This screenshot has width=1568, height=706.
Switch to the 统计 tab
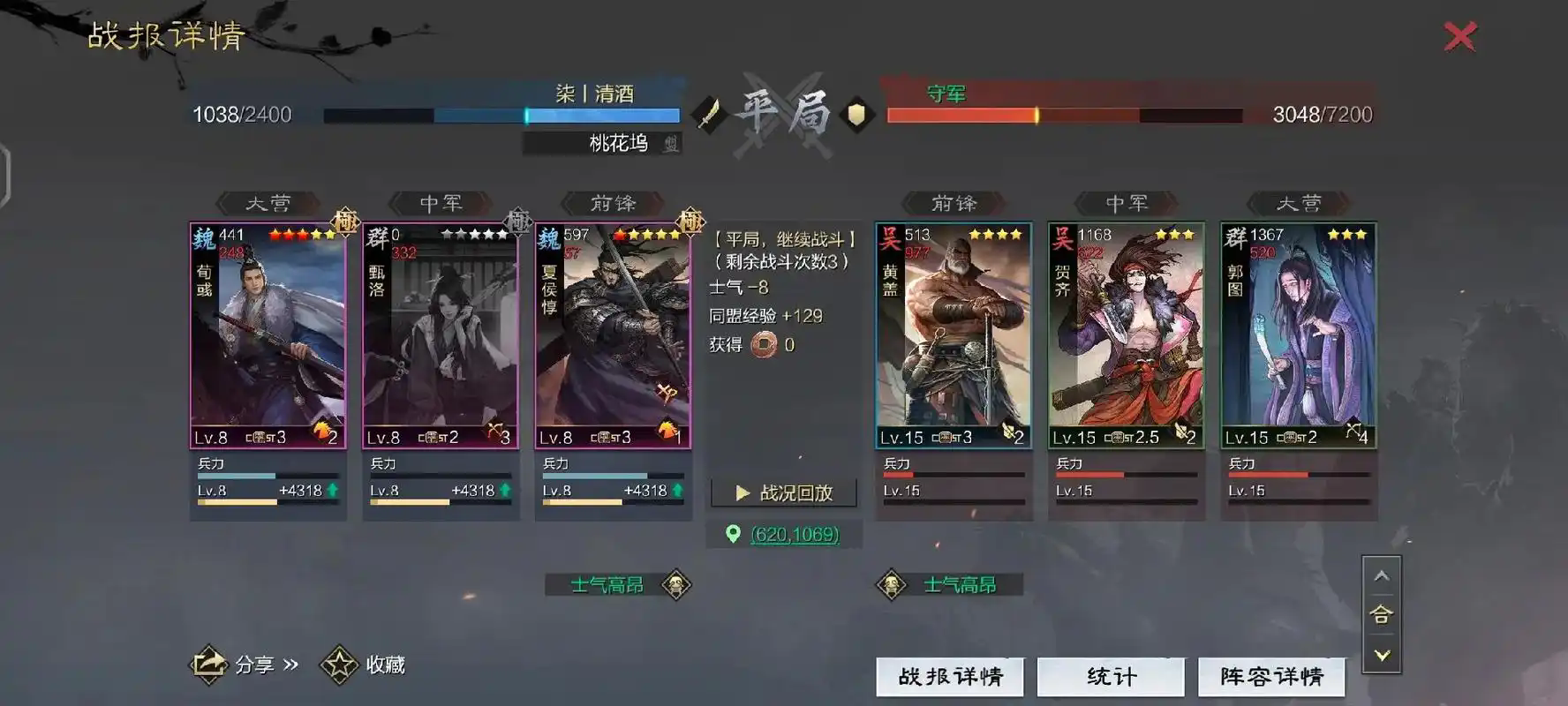click(x=1111, y=676)
